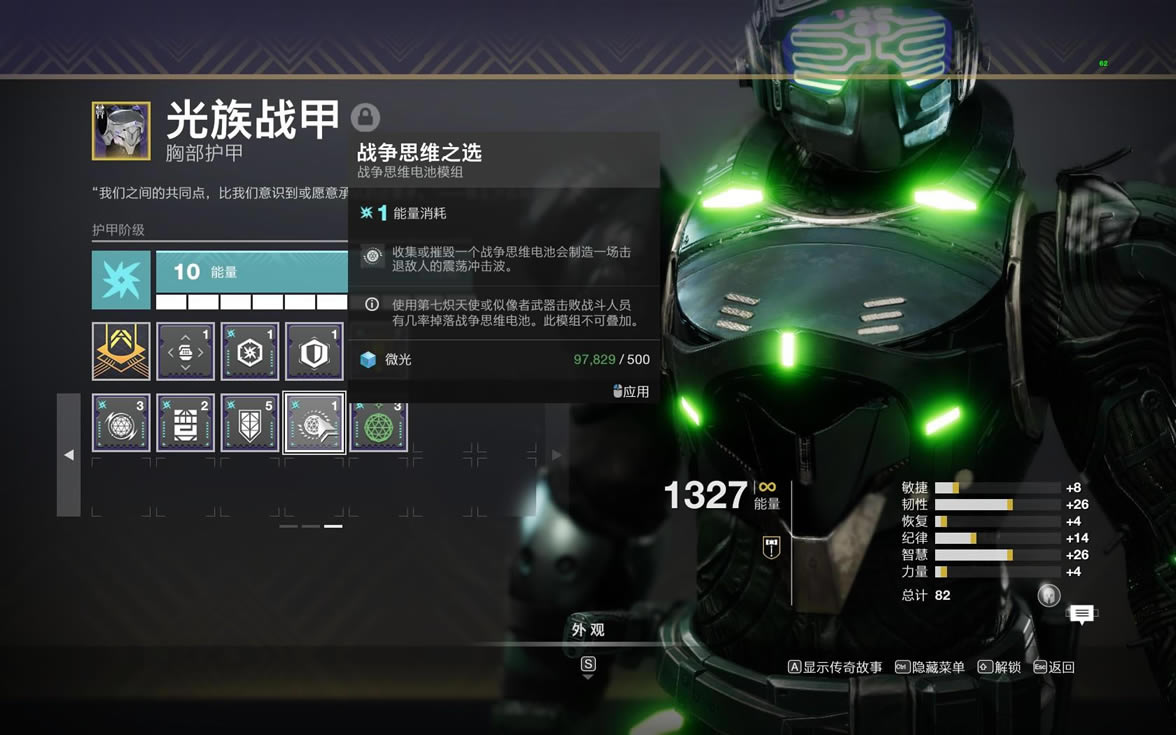Select the highlighted Warmind cell mod costing 1
The image size is (1176, 735).
click(314, 422)
